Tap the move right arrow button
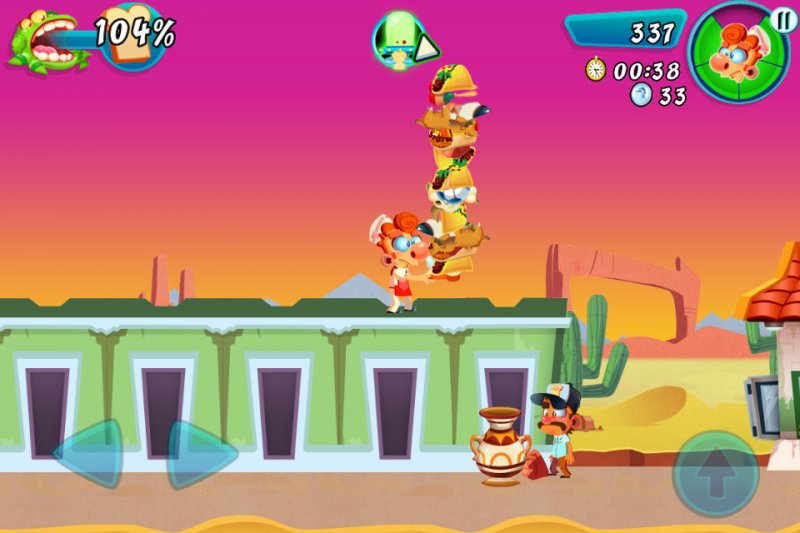The width and height of the screenshot is (800, 533). (199, 453)
